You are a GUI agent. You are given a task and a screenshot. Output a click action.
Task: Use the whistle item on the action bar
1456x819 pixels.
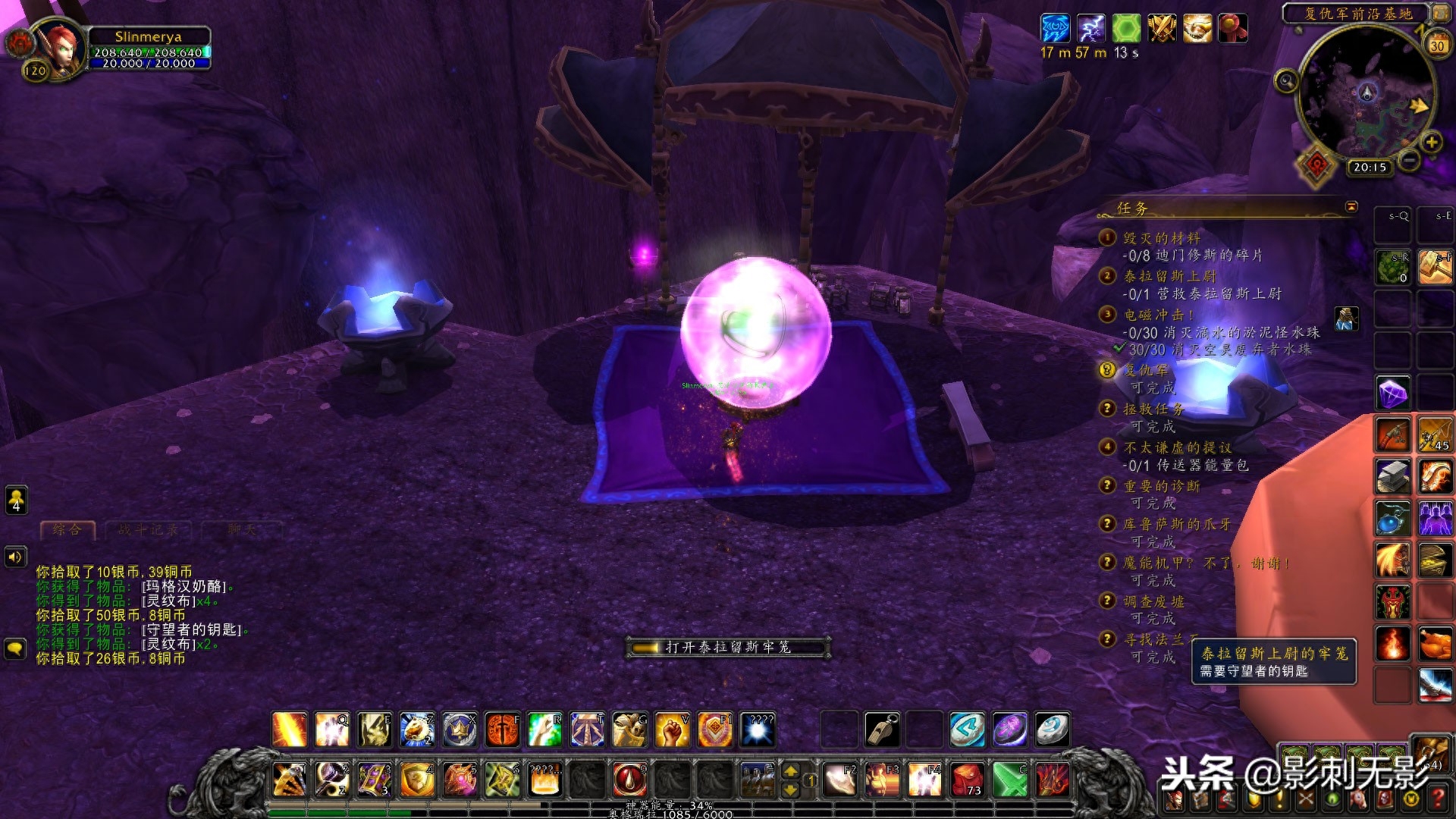point(883,730)
